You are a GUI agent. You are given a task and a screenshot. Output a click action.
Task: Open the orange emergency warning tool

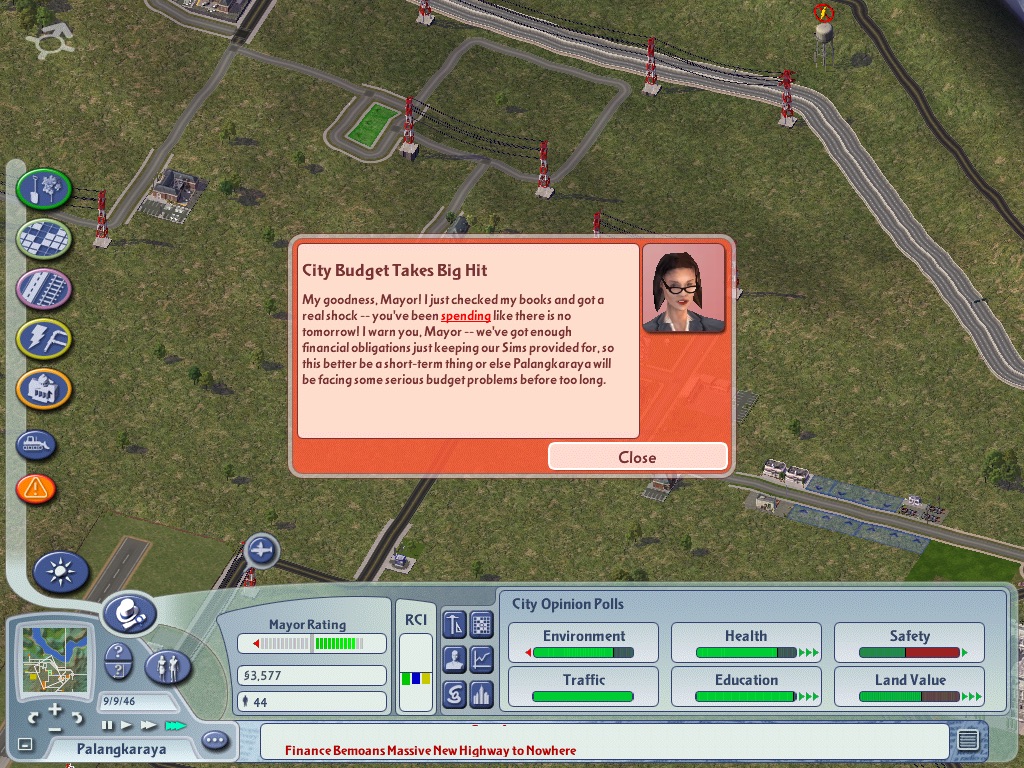[36, 489]
